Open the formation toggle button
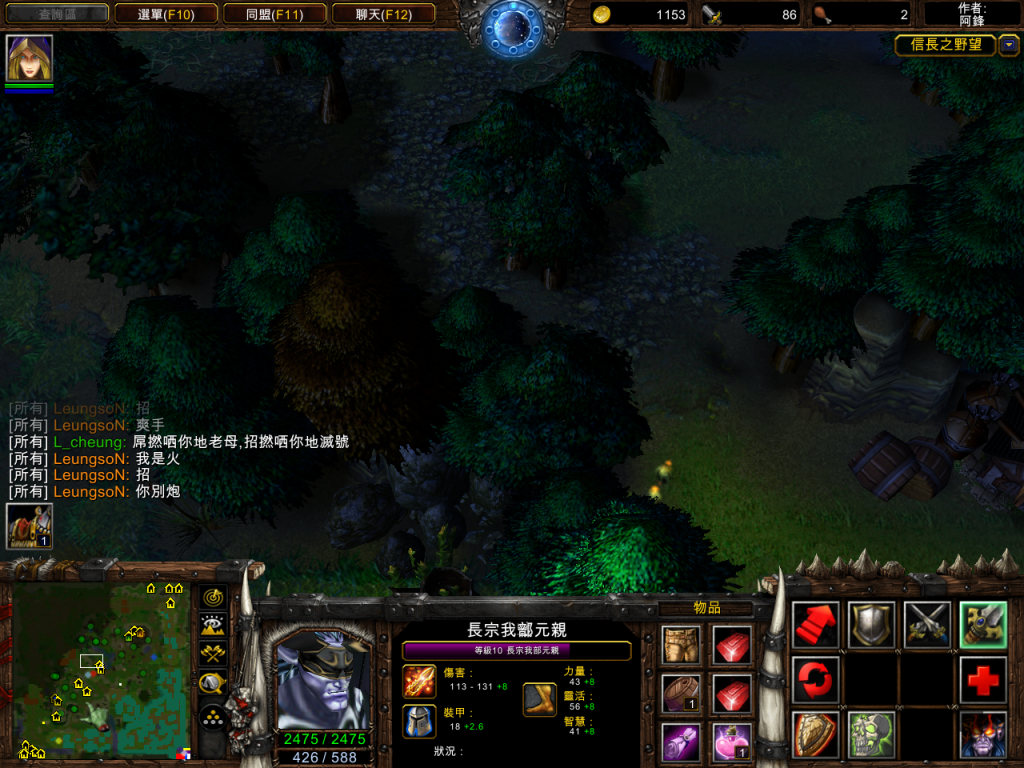1024x768 pixels. tap(213, 716)
